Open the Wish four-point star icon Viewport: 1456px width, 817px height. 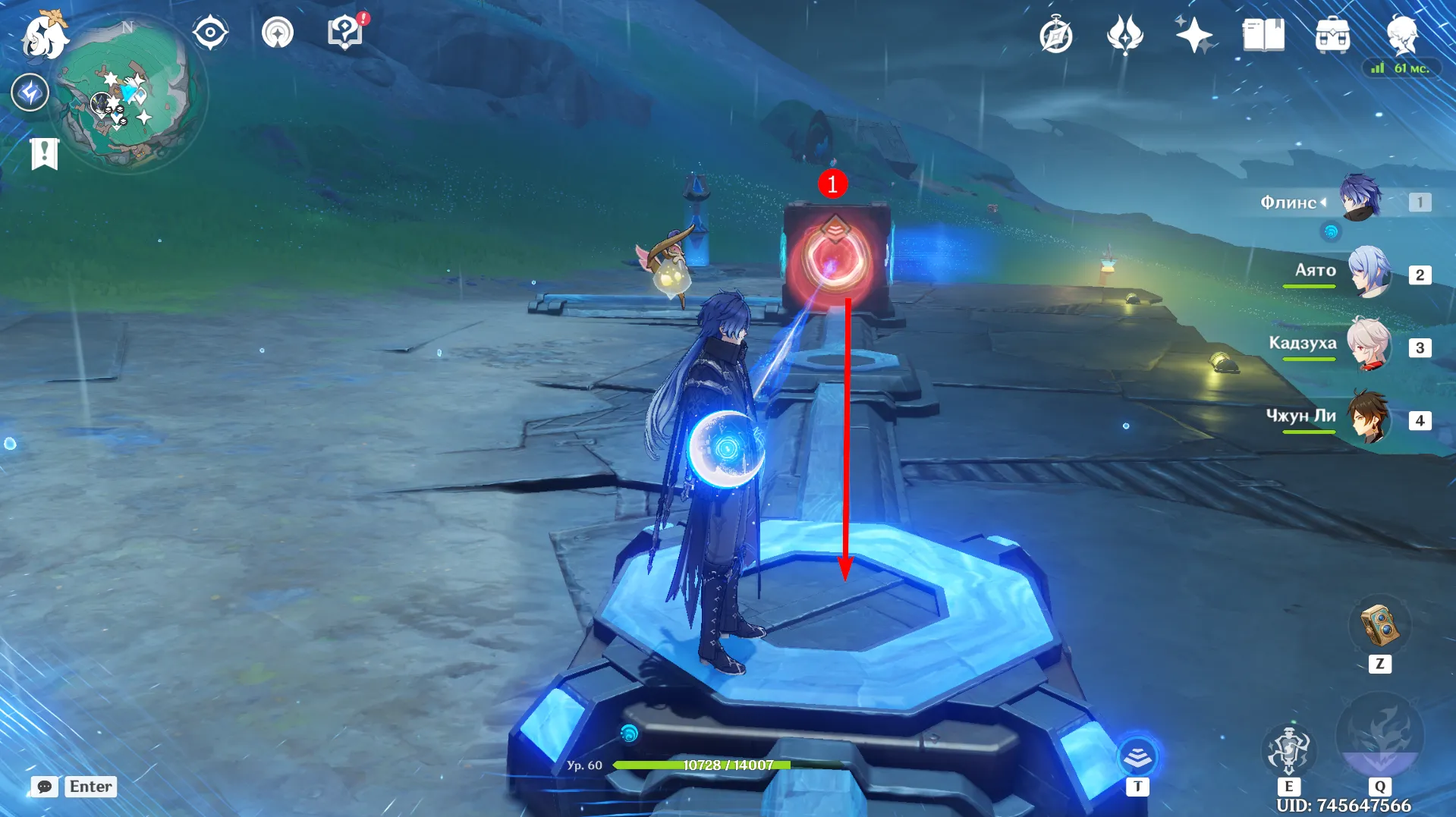pyautogui.click(x=1193, y=36)
